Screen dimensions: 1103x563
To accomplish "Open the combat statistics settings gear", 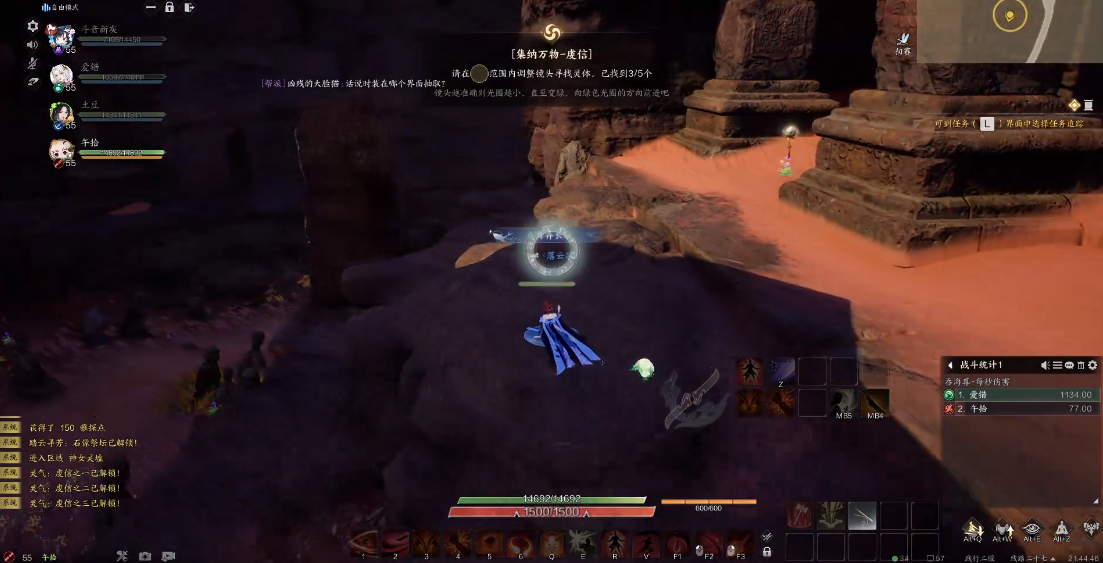I will (1092, 365).
